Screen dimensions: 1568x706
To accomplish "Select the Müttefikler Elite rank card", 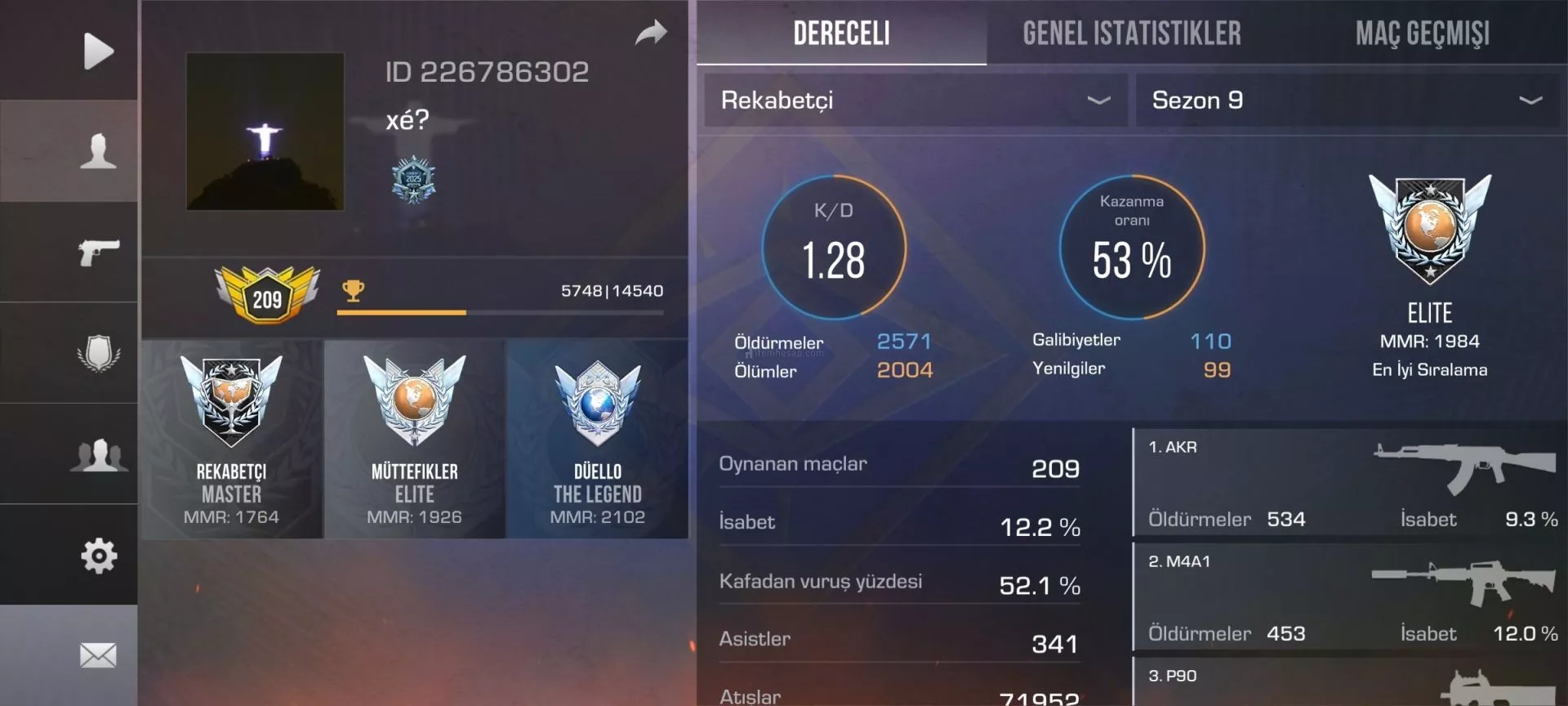I will tap(415, 440).
